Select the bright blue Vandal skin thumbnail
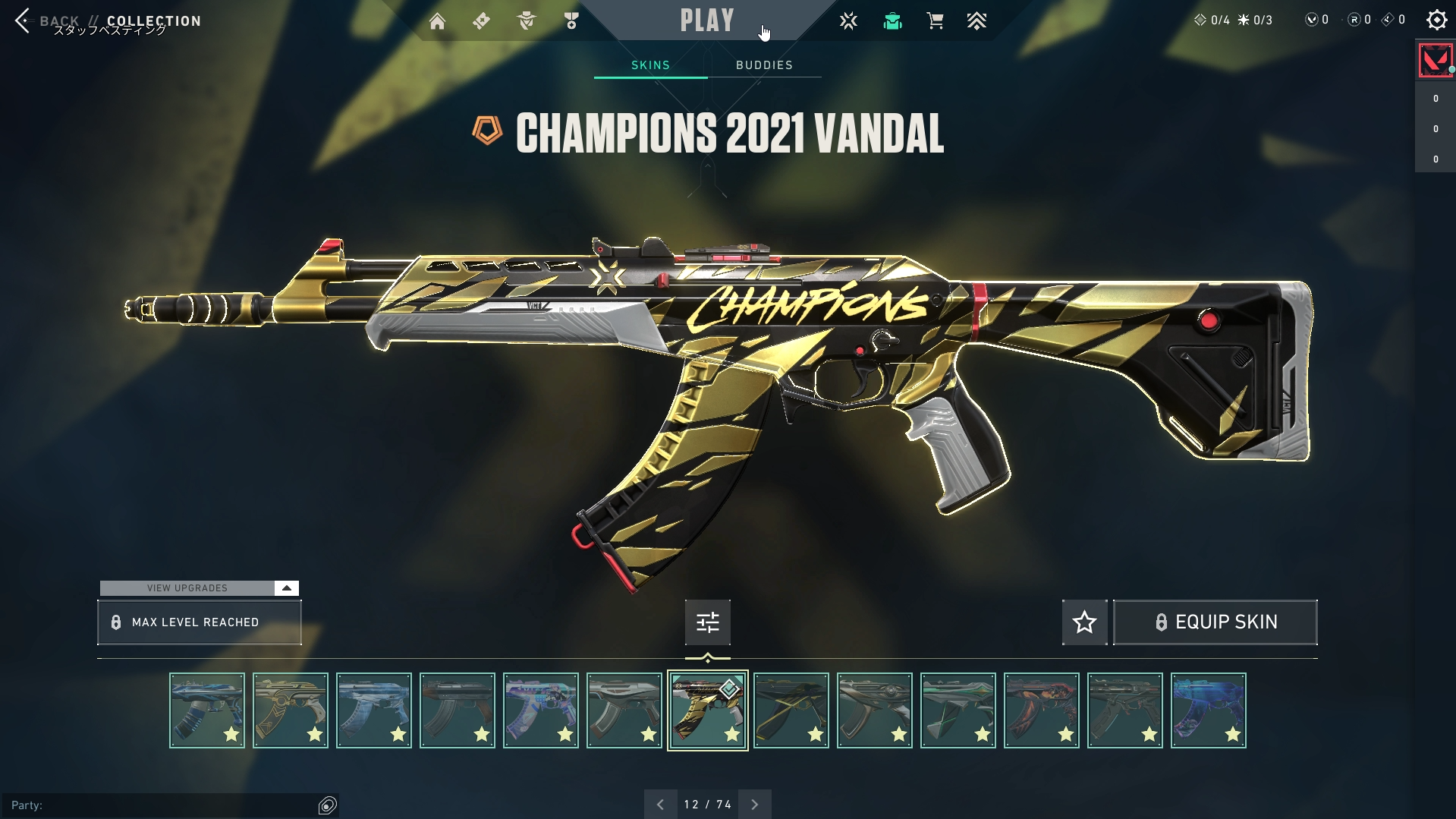 1208,710
